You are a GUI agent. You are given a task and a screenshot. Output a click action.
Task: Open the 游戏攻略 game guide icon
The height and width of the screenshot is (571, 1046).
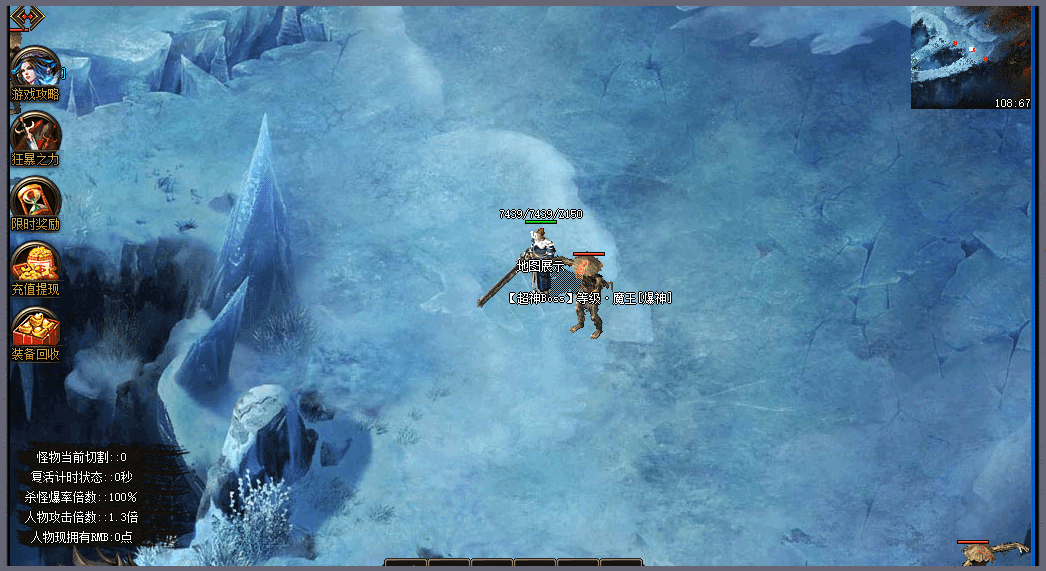click(36, 70)
